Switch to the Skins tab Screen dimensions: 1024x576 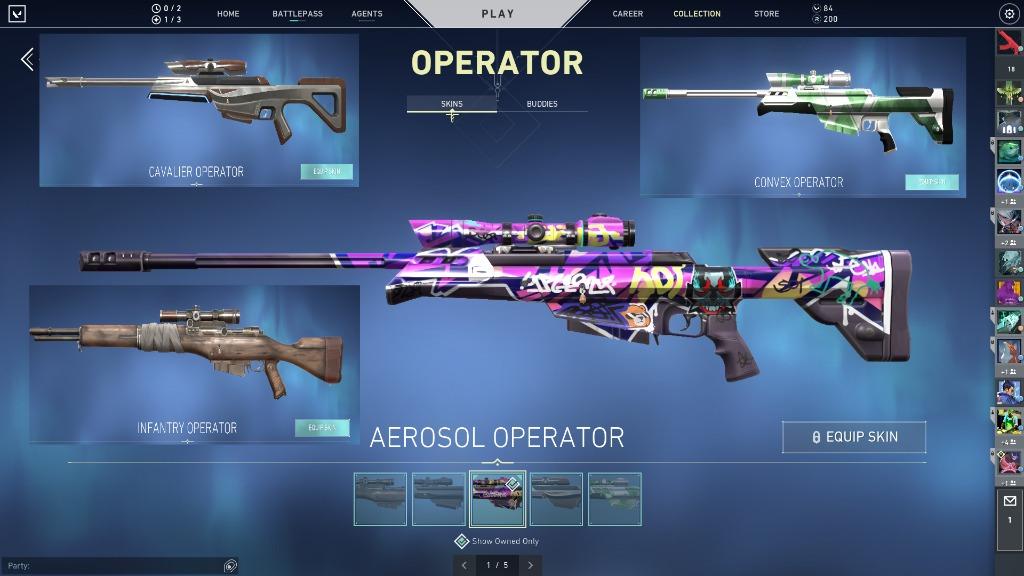[x=452, y=104]
